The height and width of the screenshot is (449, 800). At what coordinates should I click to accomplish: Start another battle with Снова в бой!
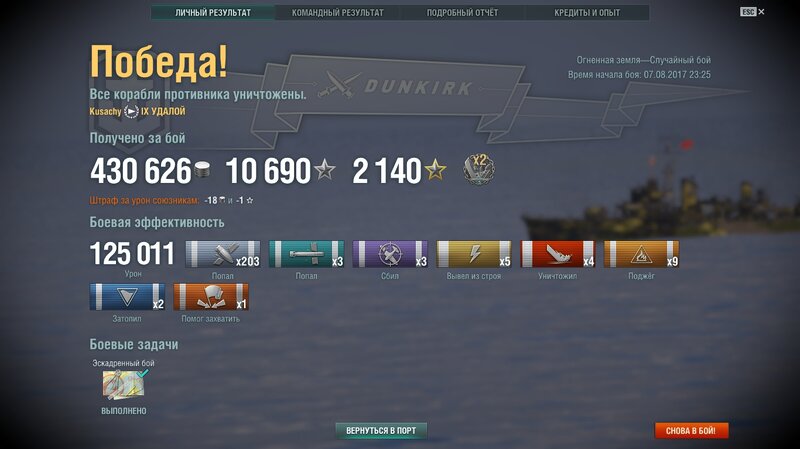click(692, 431)
